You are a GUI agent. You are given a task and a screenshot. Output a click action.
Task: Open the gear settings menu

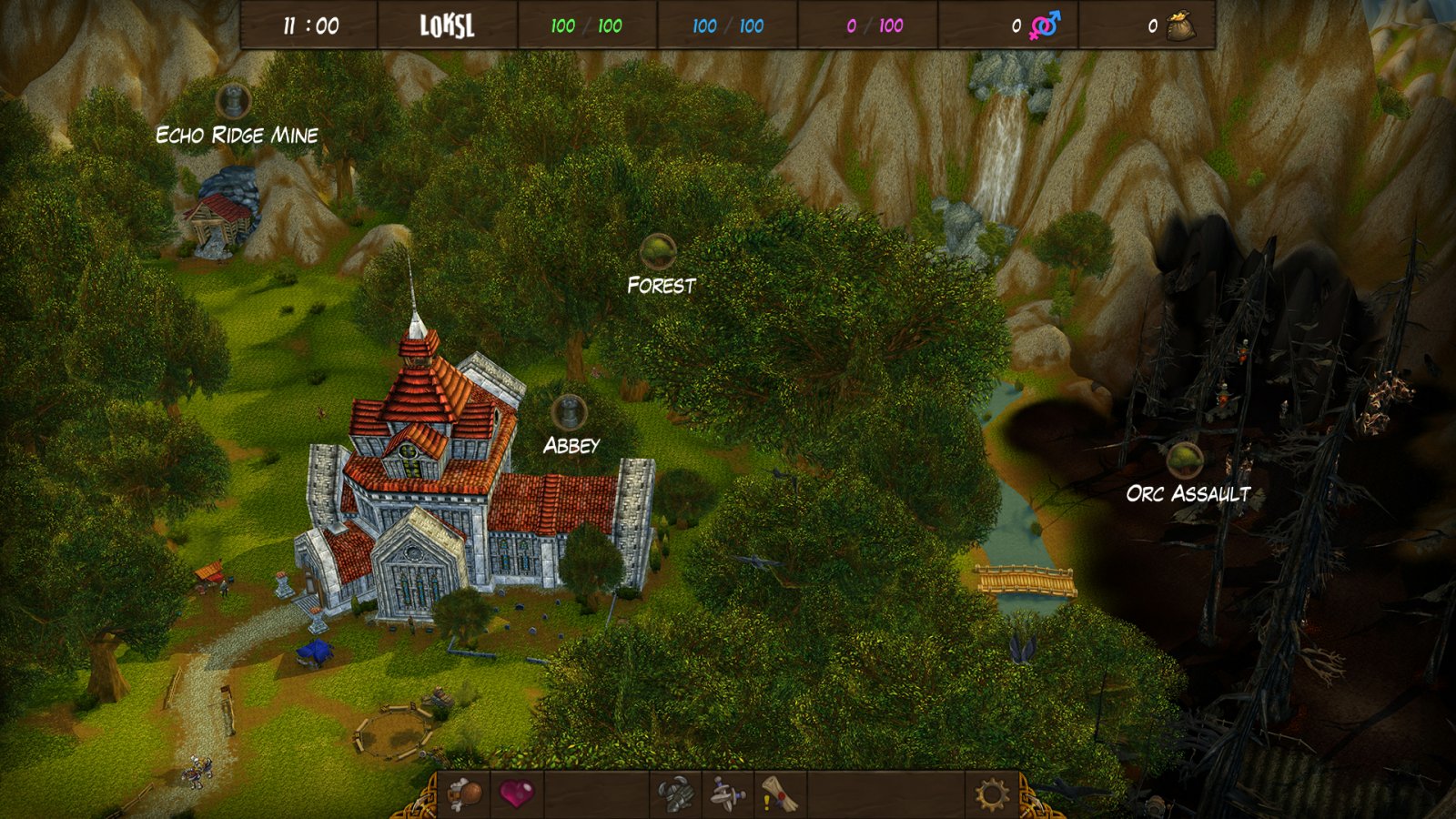pos(992,793)
